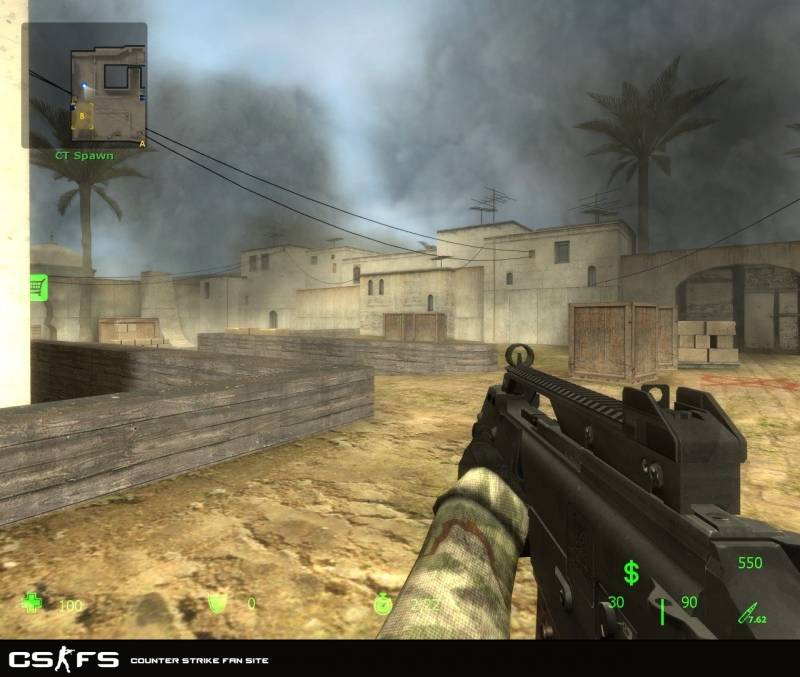Click the player position dot on radar
800x677 pixels.
click(x=86, y=86)
